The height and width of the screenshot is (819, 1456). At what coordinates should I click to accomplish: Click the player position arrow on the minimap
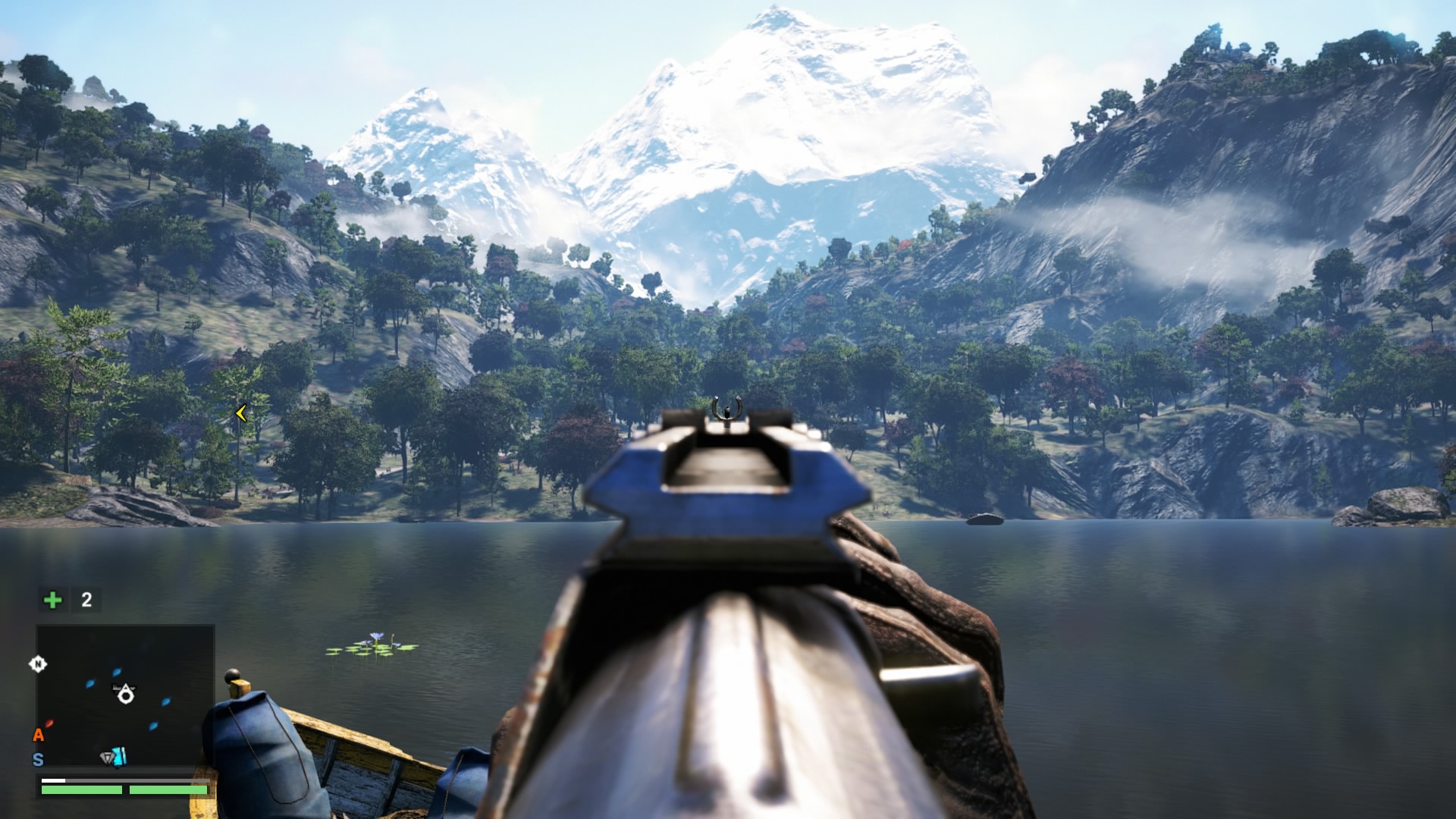click(x=125, y=693)
